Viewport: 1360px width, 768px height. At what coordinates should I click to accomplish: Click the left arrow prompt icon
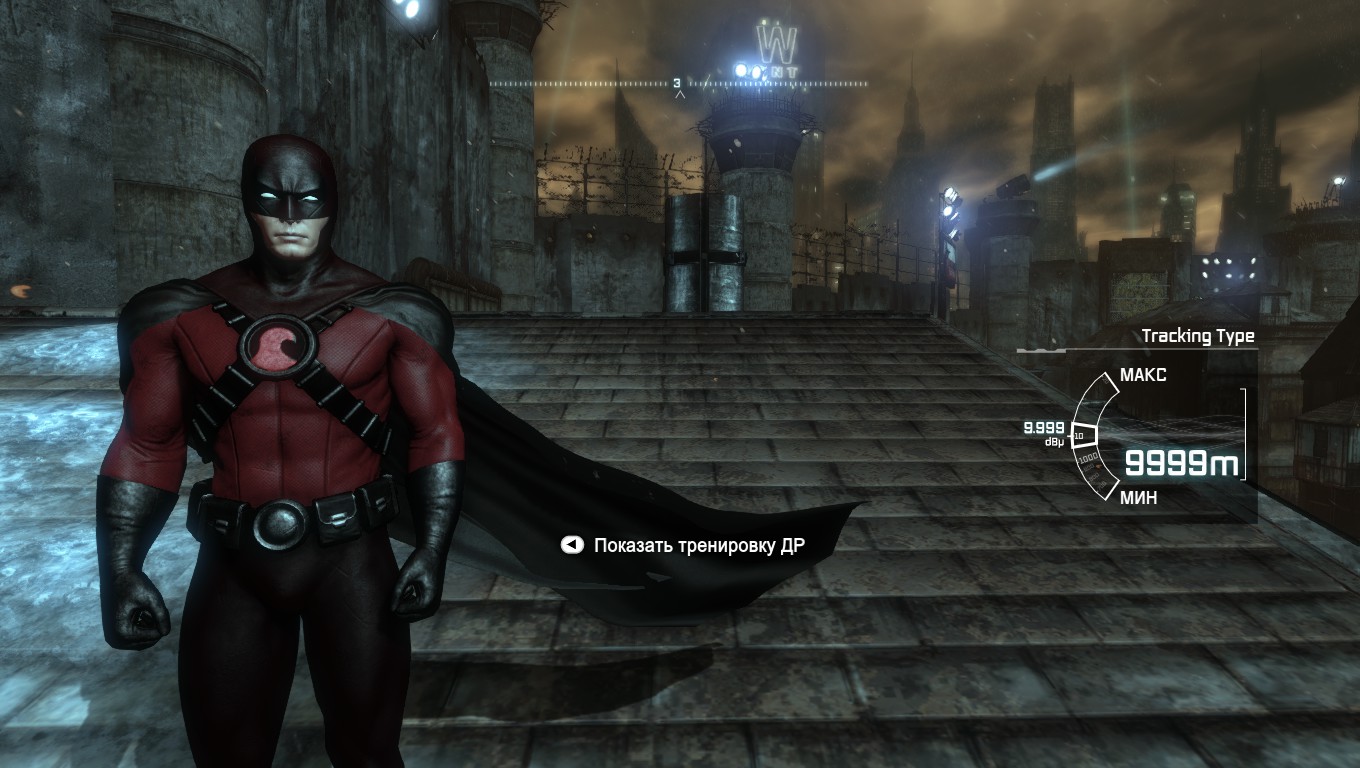coord(570,544)
